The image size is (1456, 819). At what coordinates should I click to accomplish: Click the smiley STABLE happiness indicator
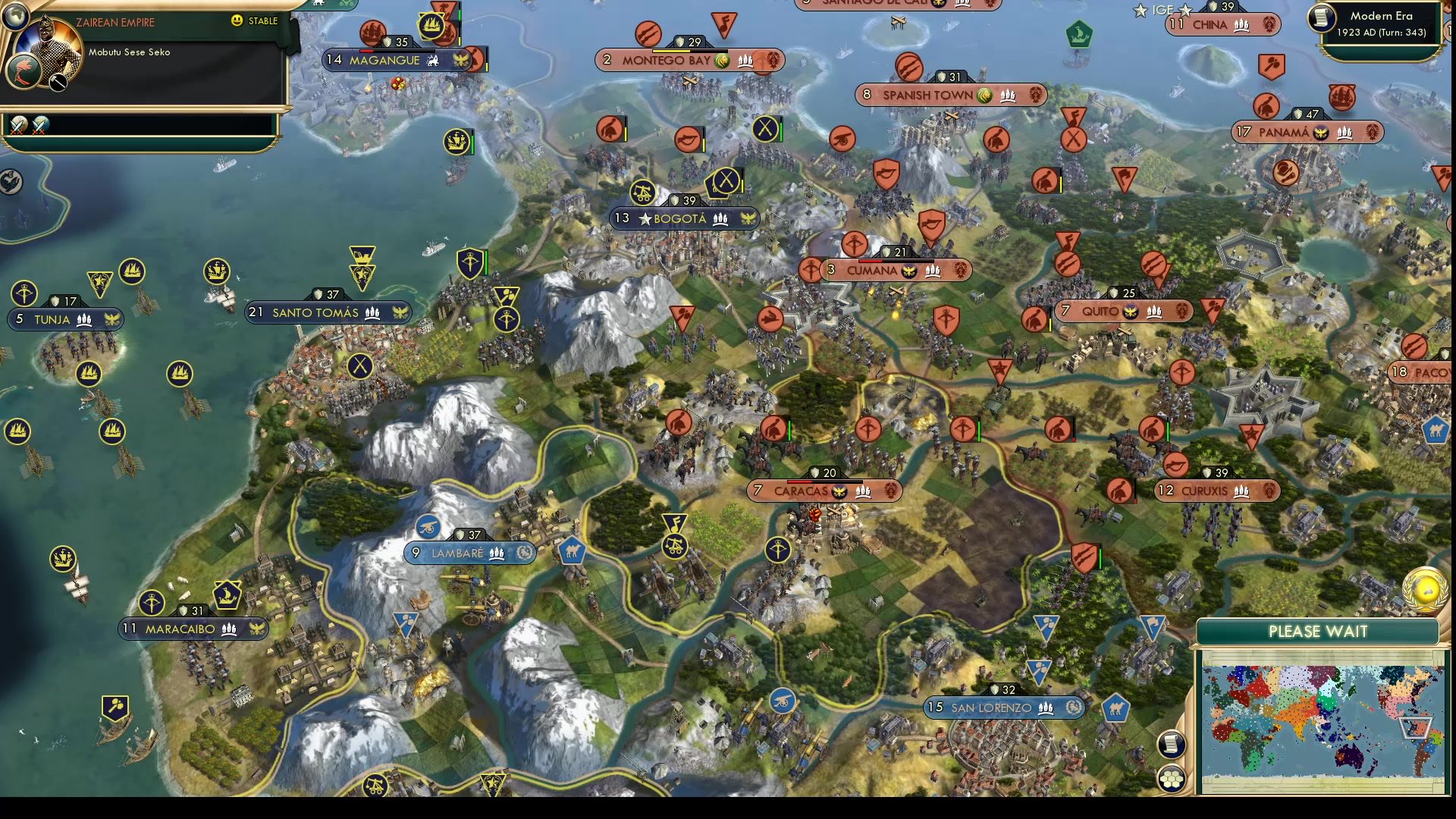coord(237,20)
